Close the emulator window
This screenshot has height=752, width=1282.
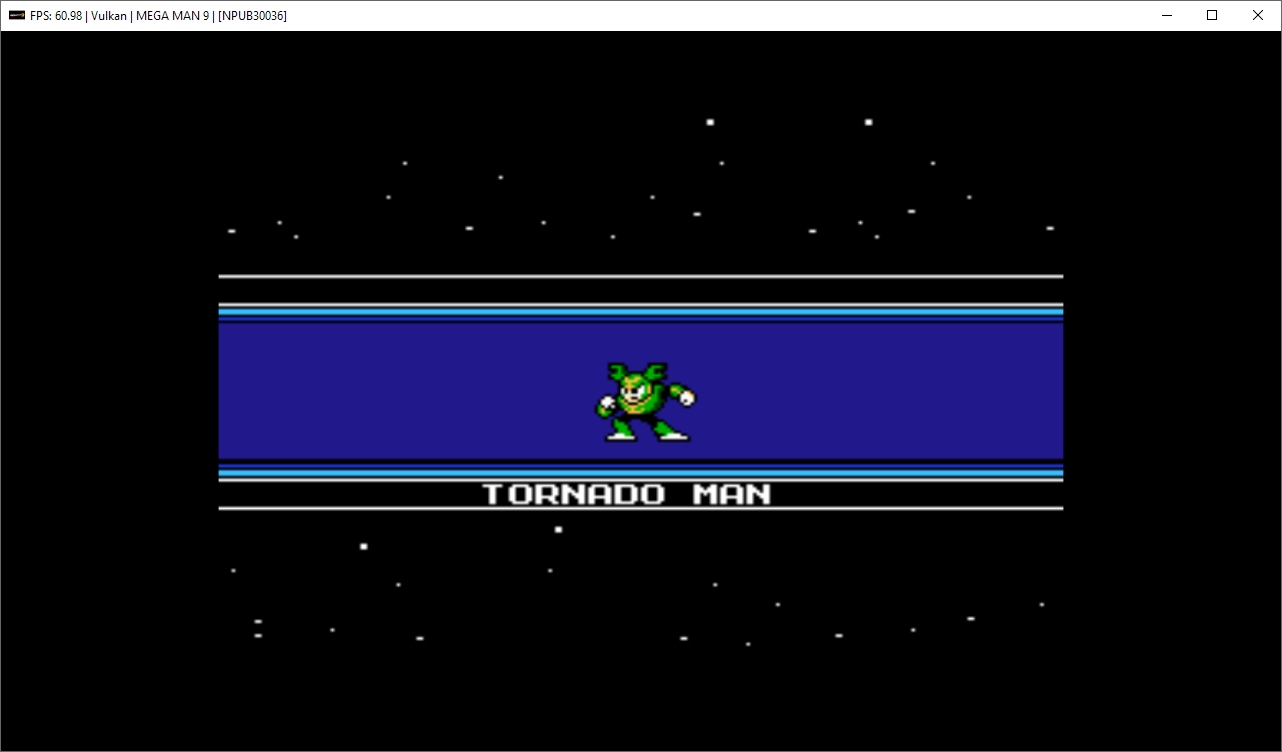pos(1258,15)
